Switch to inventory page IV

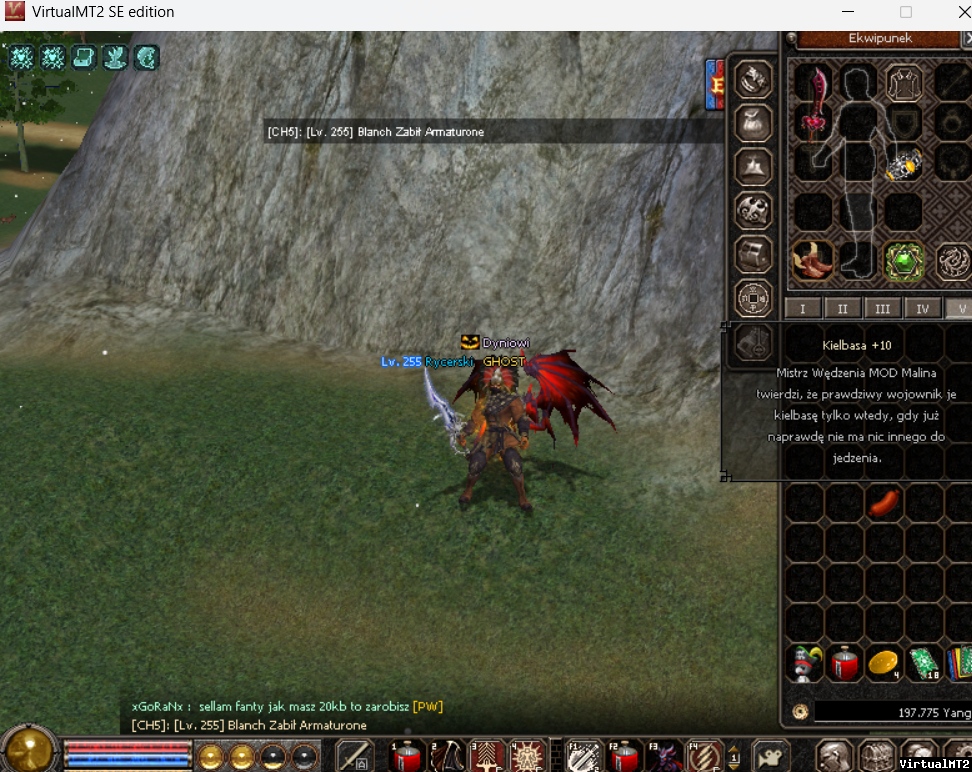923,309
